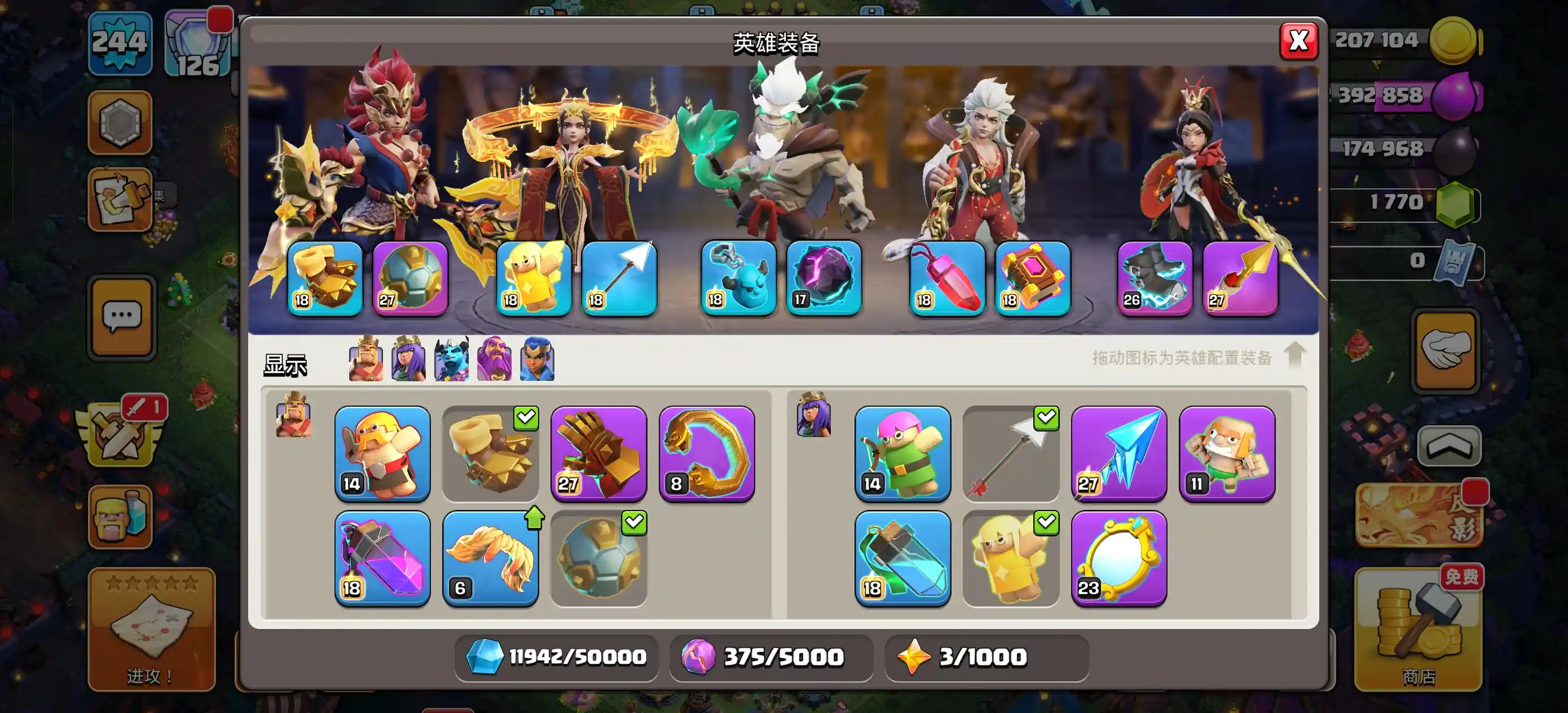Select the Magic Mirror level 23
This screenshot has height=713, width=1568.
pyautogui.click(x=1119, y=558)
